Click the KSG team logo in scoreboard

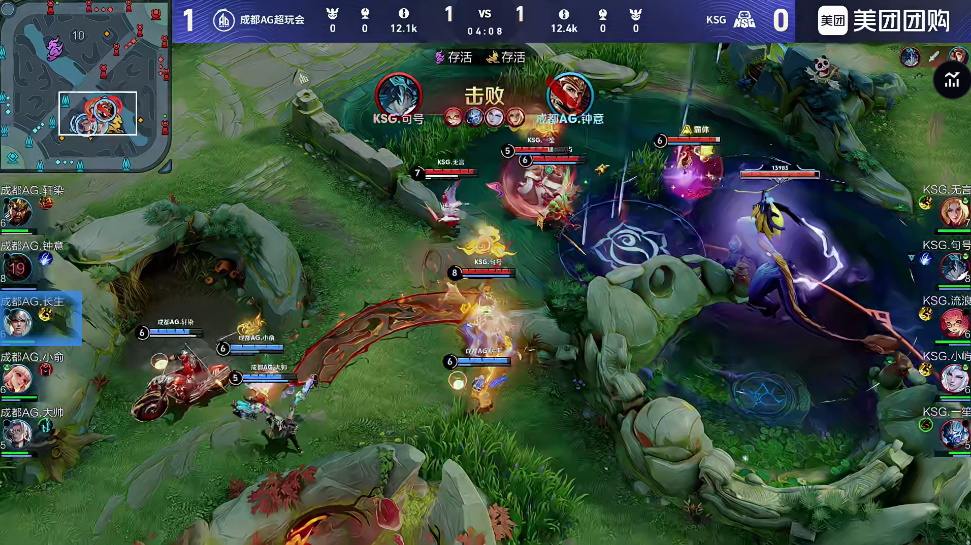744,19
